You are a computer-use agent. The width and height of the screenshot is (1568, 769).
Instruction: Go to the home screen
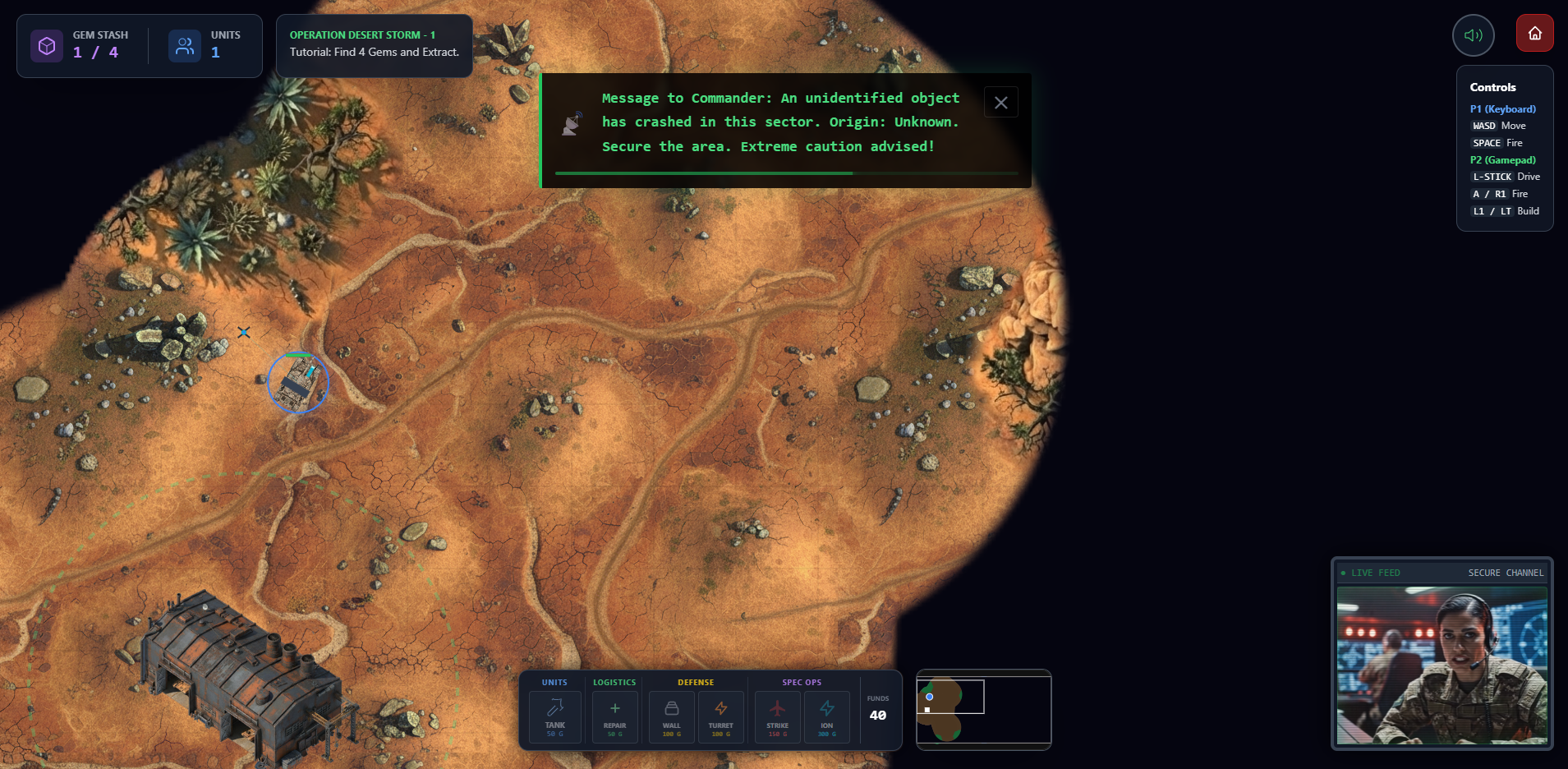(1534, 34)
